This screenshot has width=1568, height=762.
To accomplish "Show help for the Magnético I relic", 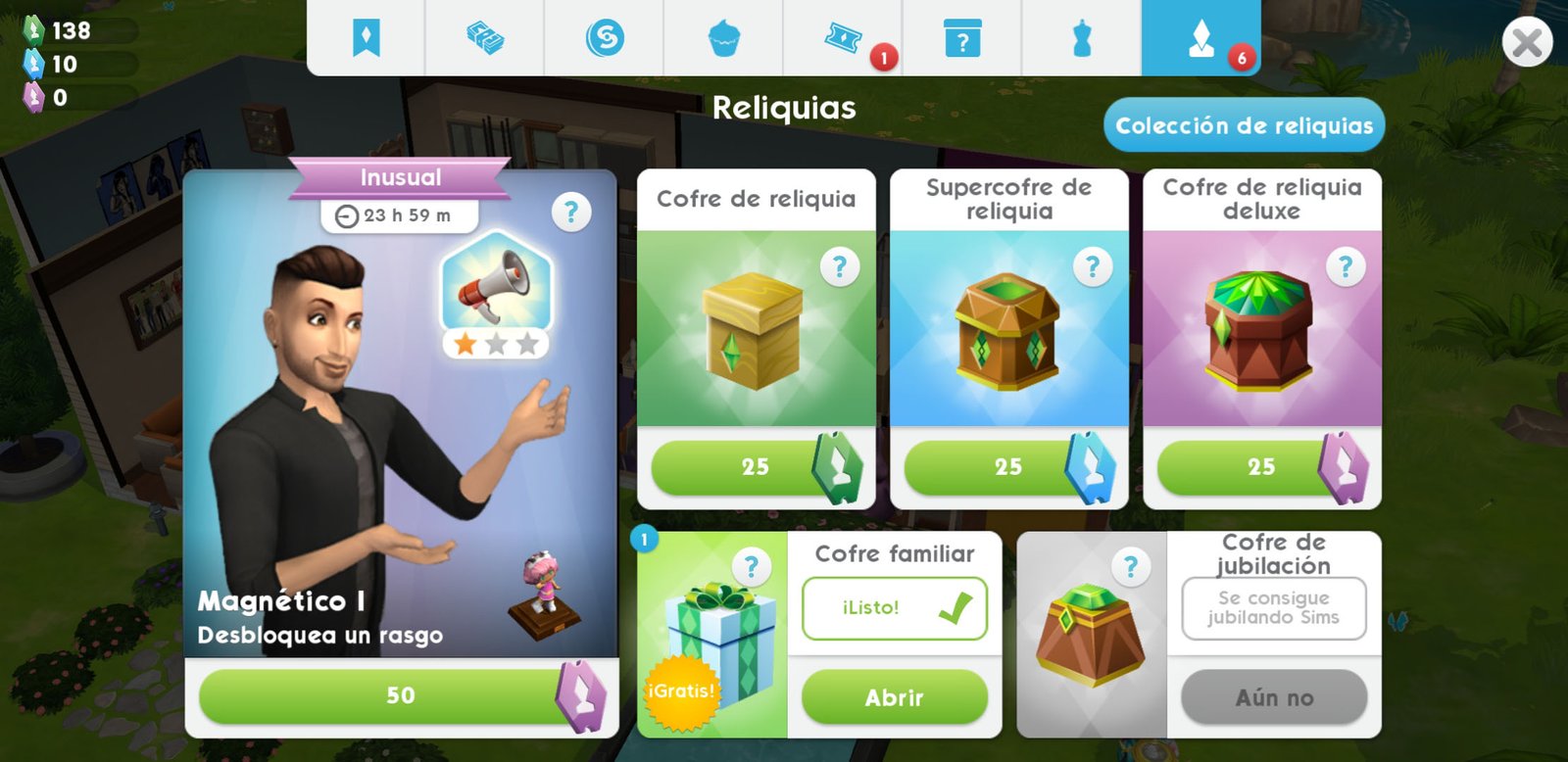I will (x=571, y=212).
